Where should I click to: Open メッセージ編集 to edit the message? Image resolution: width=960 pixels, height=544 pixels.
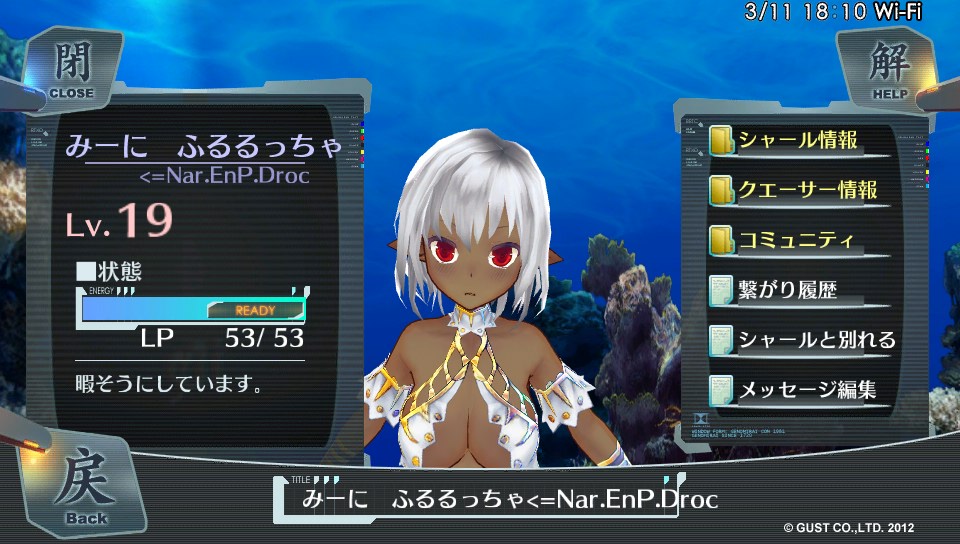click(798, 391)
